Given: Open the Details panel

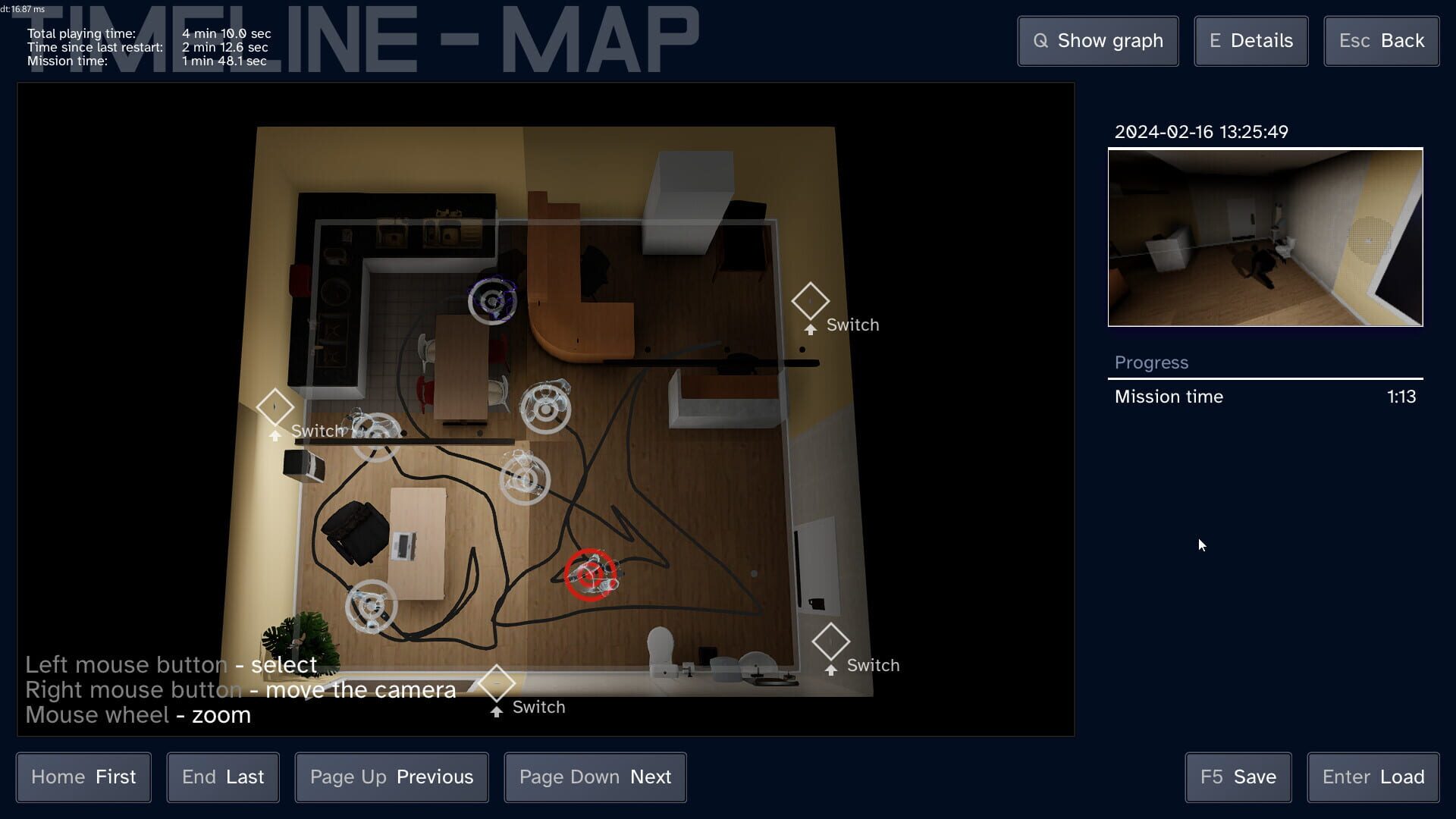Looking at the screenshot, I should coord(1250,41).
